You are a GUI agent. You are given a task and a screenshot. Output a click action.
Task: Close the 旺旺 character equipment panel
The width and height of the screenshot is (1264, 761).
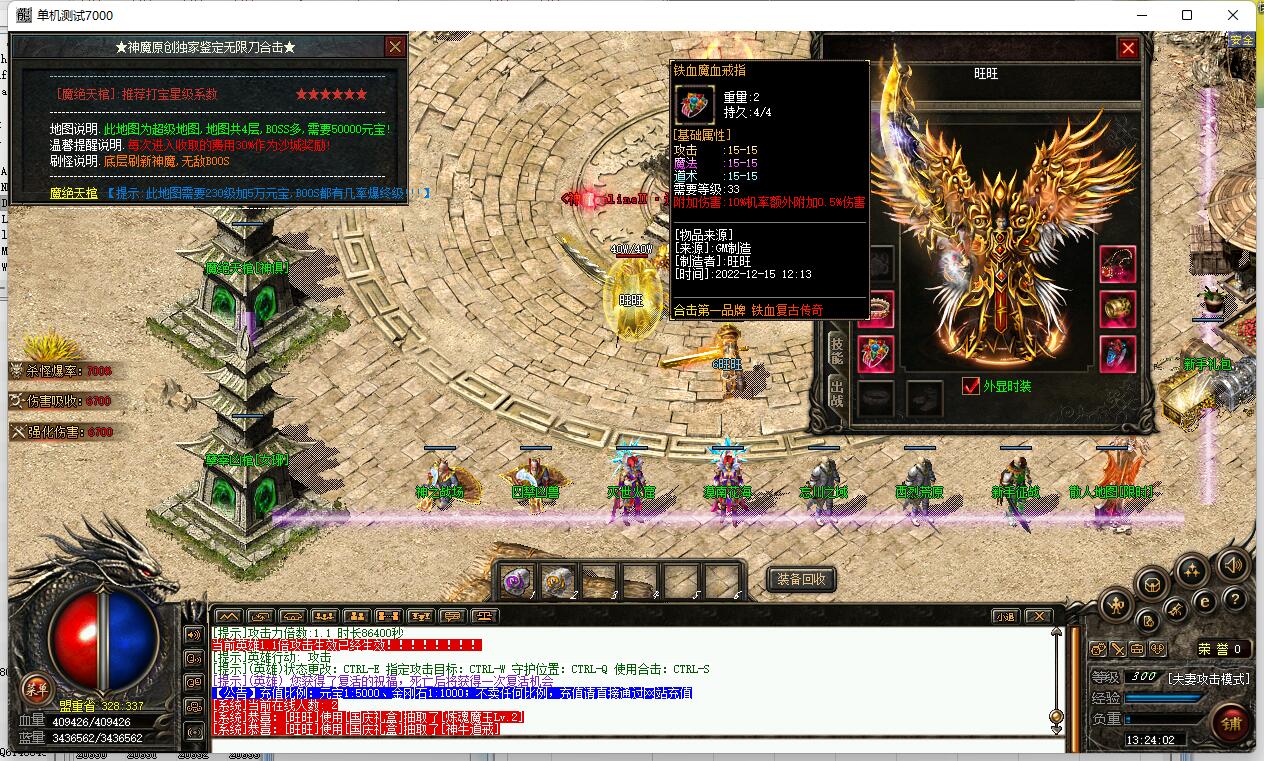point(1128,48)
